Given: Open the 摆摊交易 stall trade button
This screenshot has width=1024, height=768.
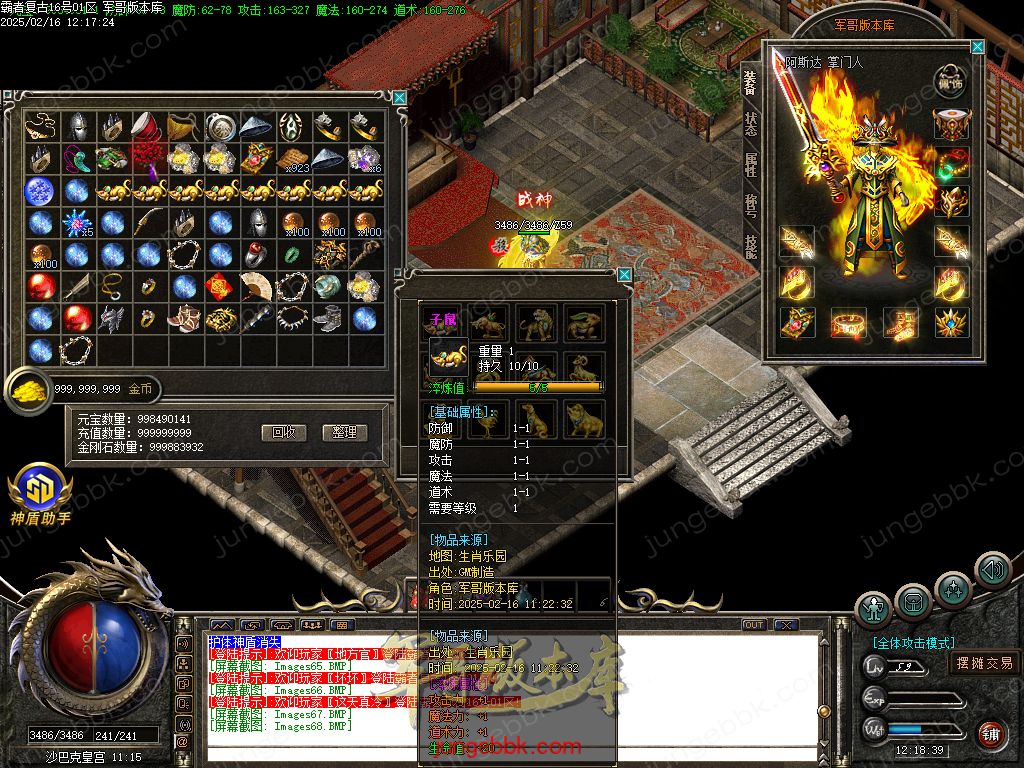Looking at the screenshot, I should click(x=984, y=662).
